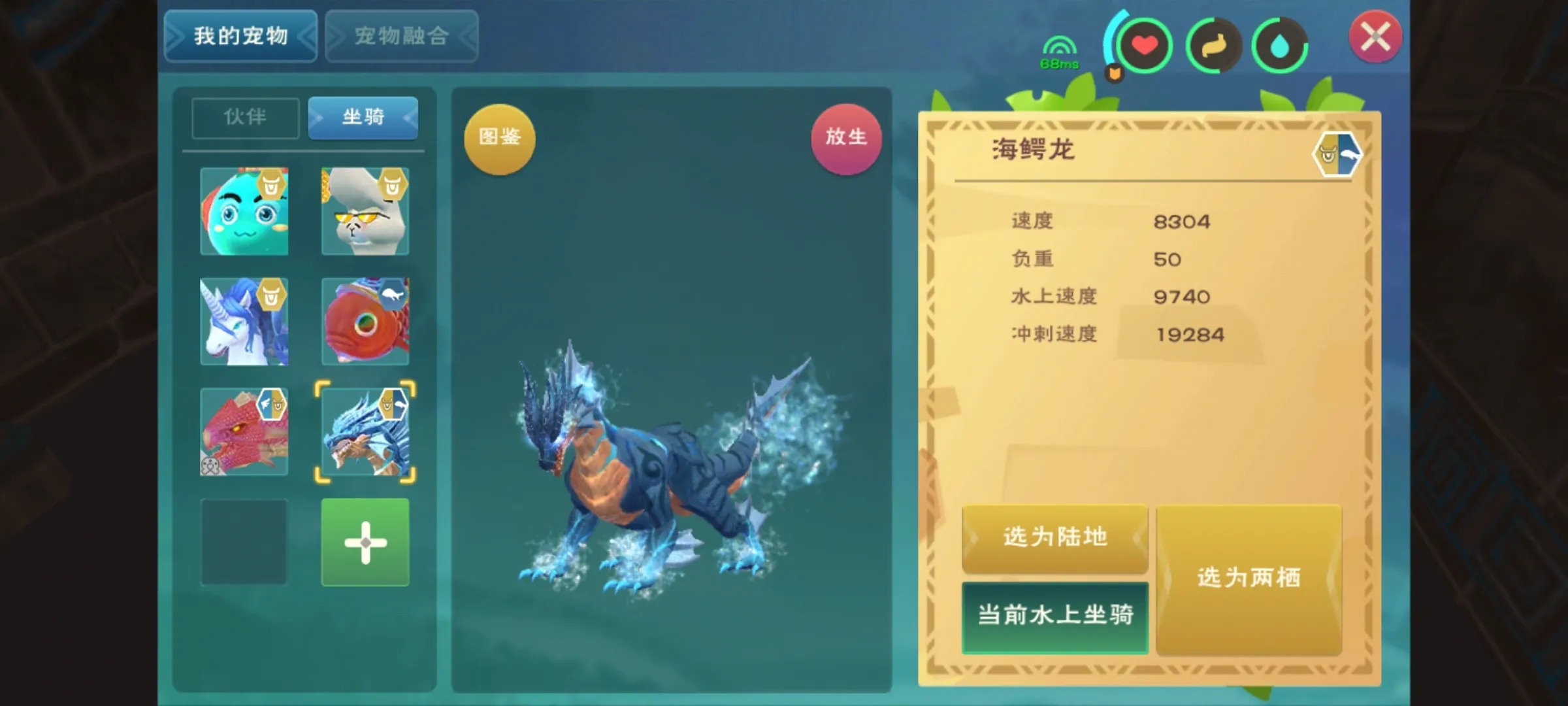Switch to the 坐骑 (mount) category

pyautogui.click(x=363, y=118)
